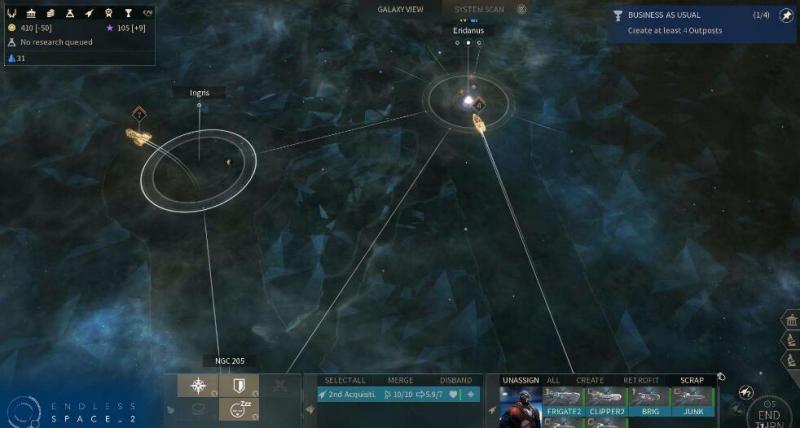
Task: Select the Frigate2 ship card
Action: 564,402
